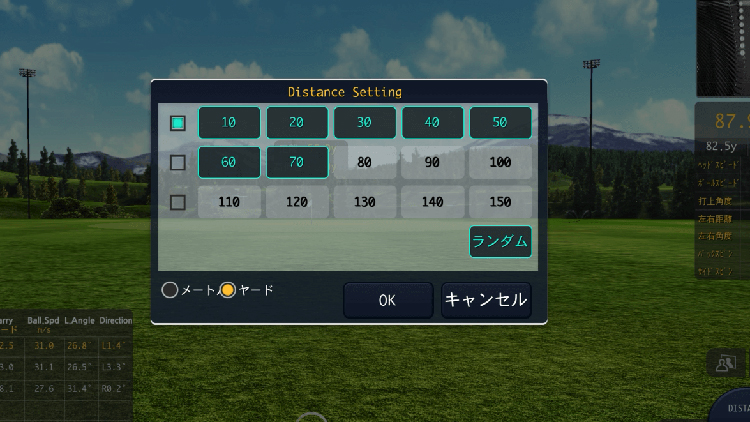The image size is (750, 422).
Task: Select the 90 distance option
Action: point(433,162)
